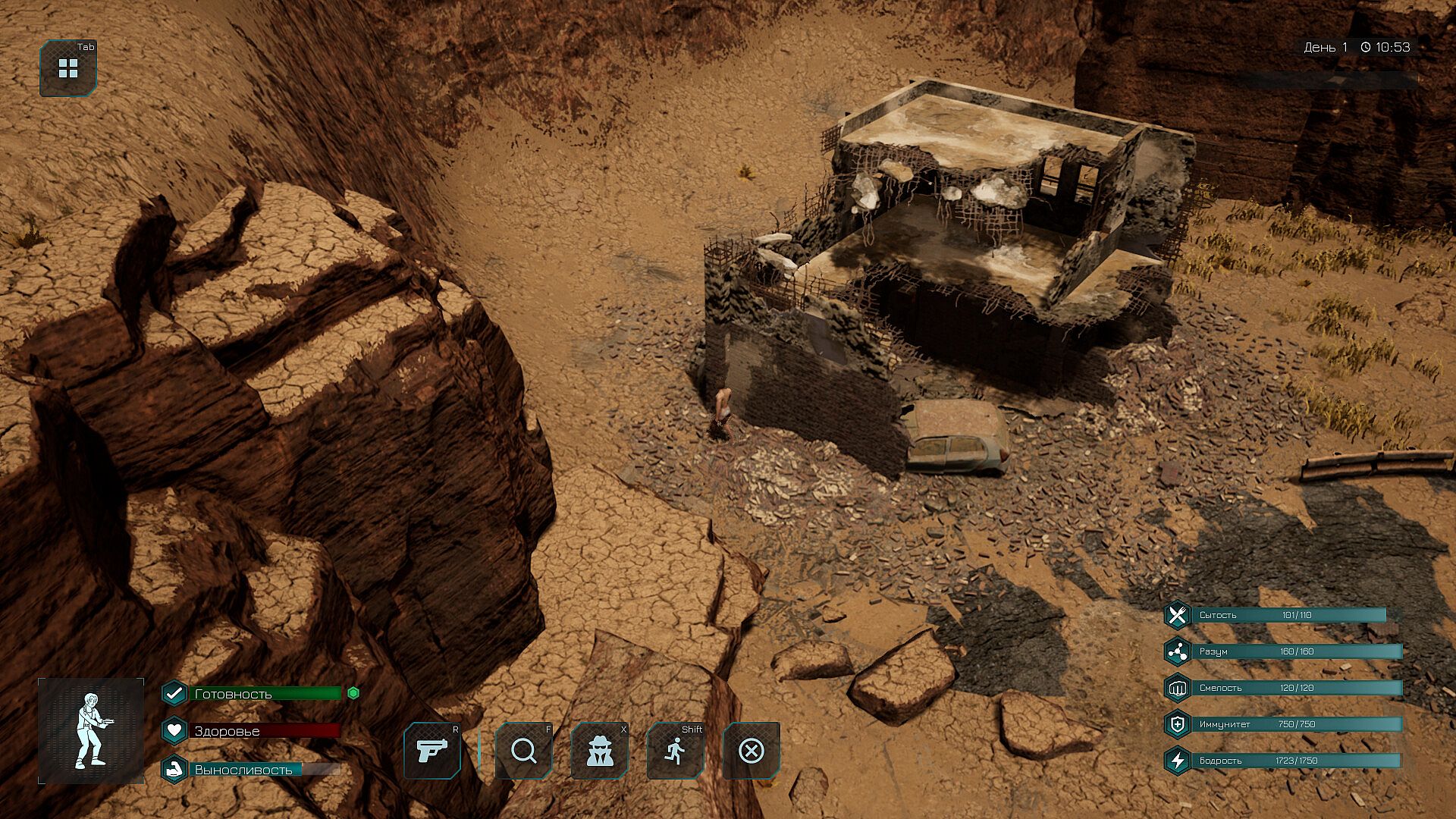
Task: Toggle the stealth spy mode icon
Action: [x=599, y=751]
